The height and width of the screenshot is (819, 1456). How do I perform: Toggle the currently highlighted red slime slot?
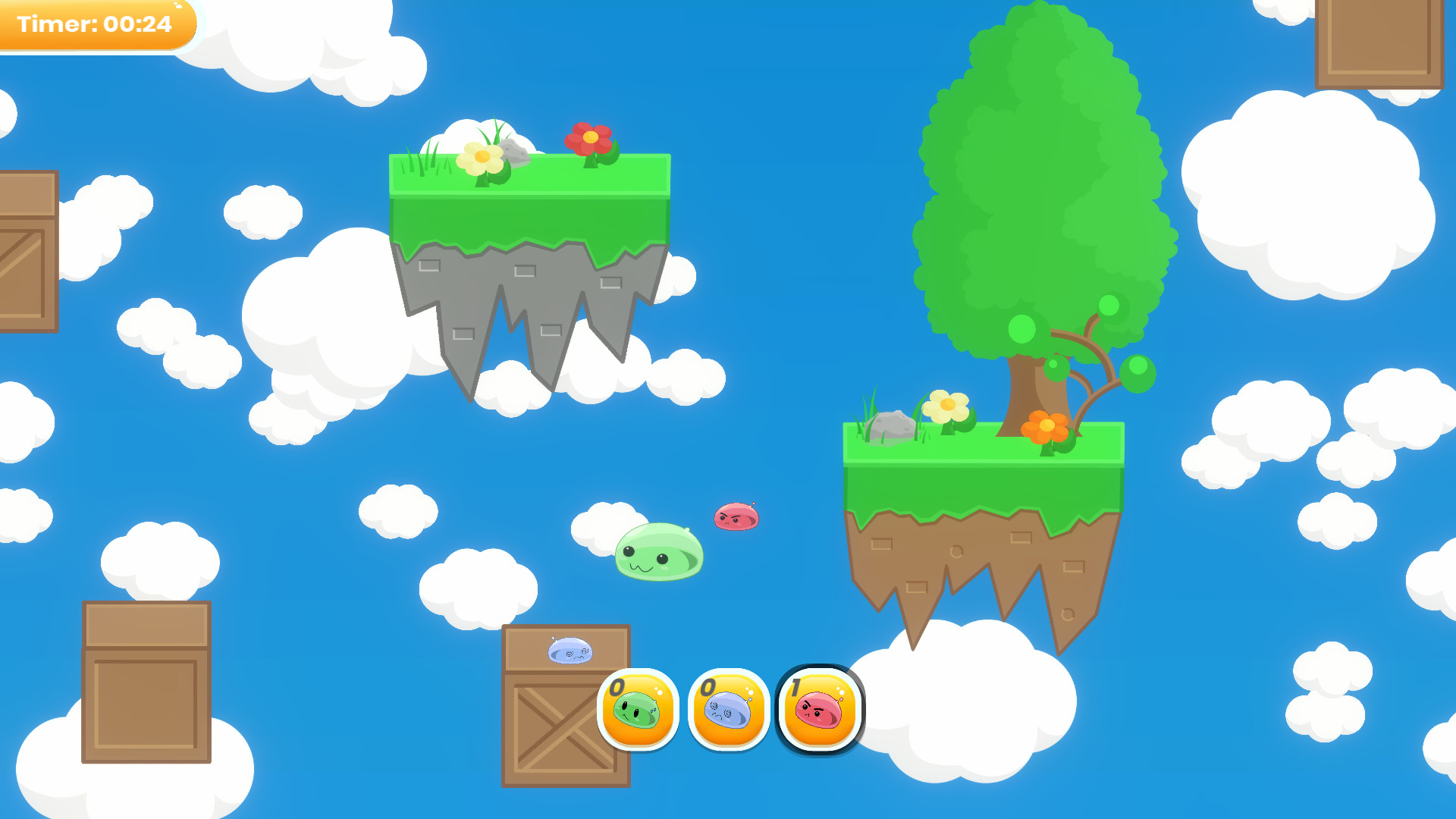(819, 711)
